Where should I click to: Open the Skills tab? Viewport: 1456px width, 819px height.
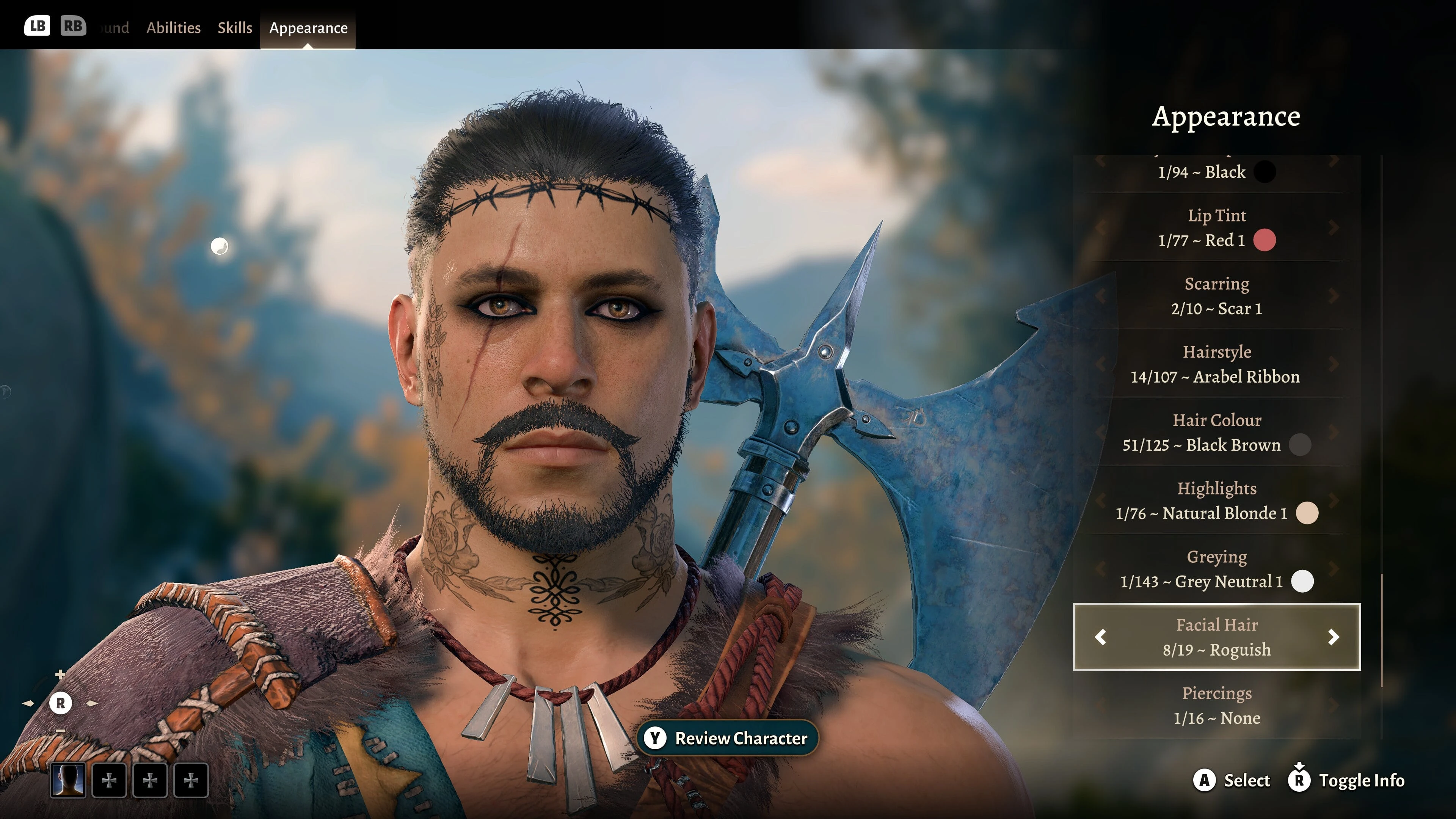click(235, 28)
